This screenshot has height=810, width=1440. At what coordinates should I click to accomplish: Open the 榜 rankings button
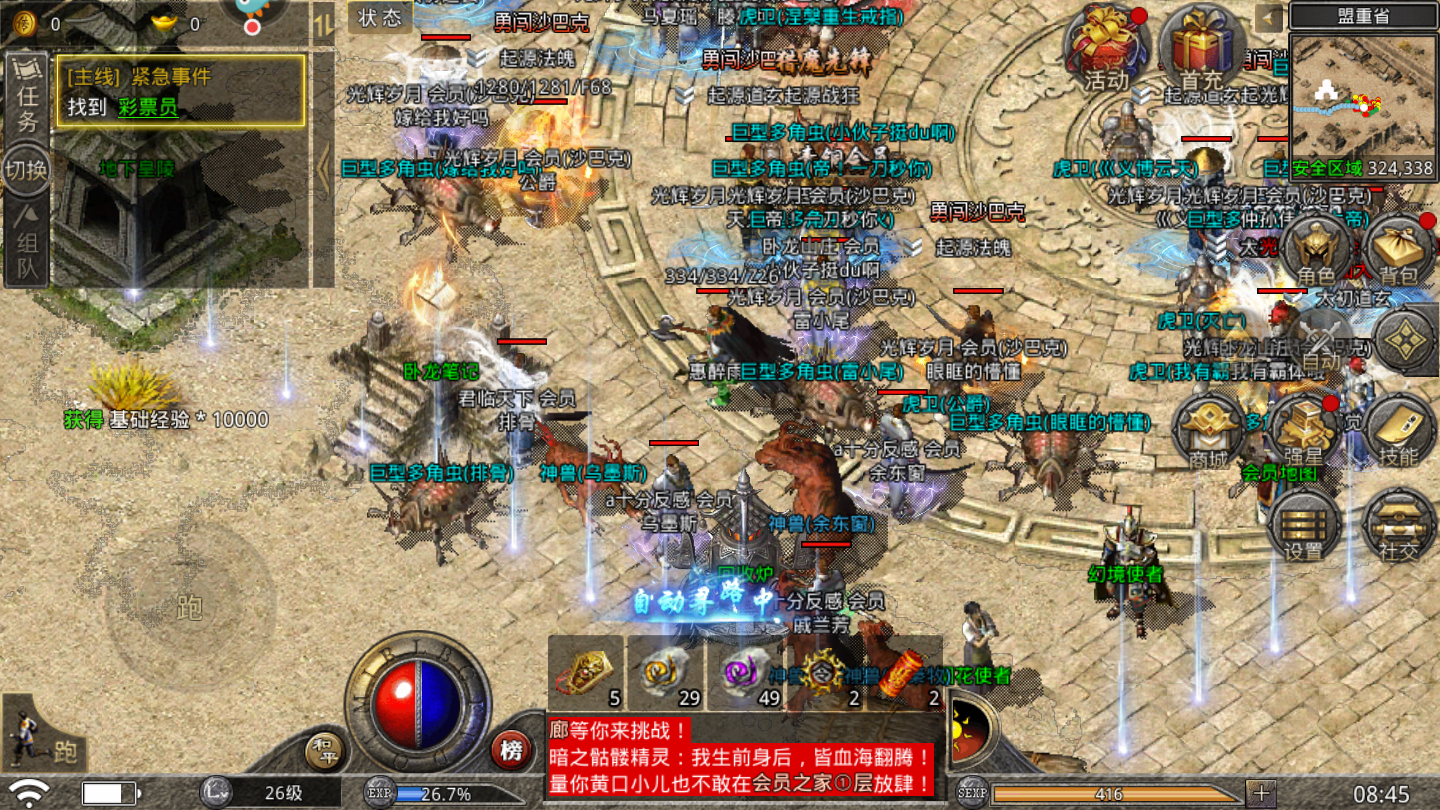[511, 750]
